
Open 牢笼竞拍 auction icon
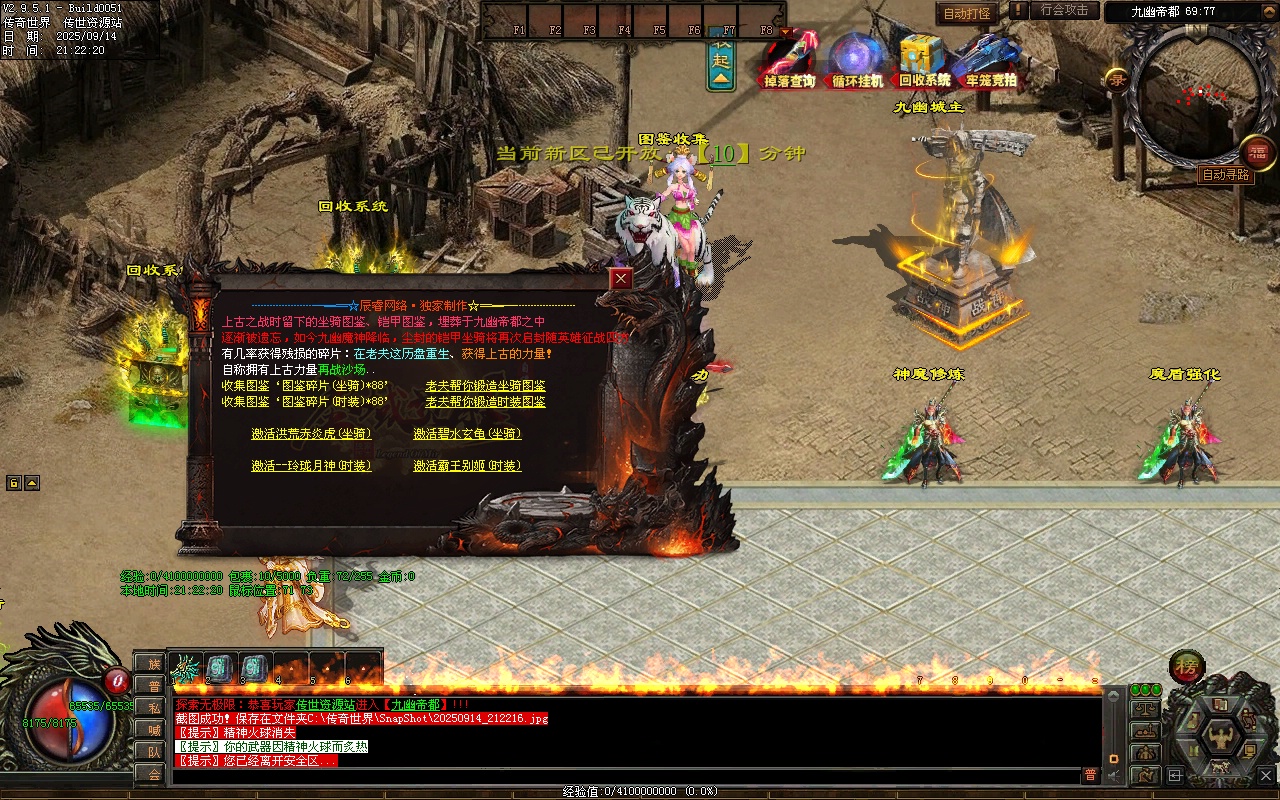[990, 60]
